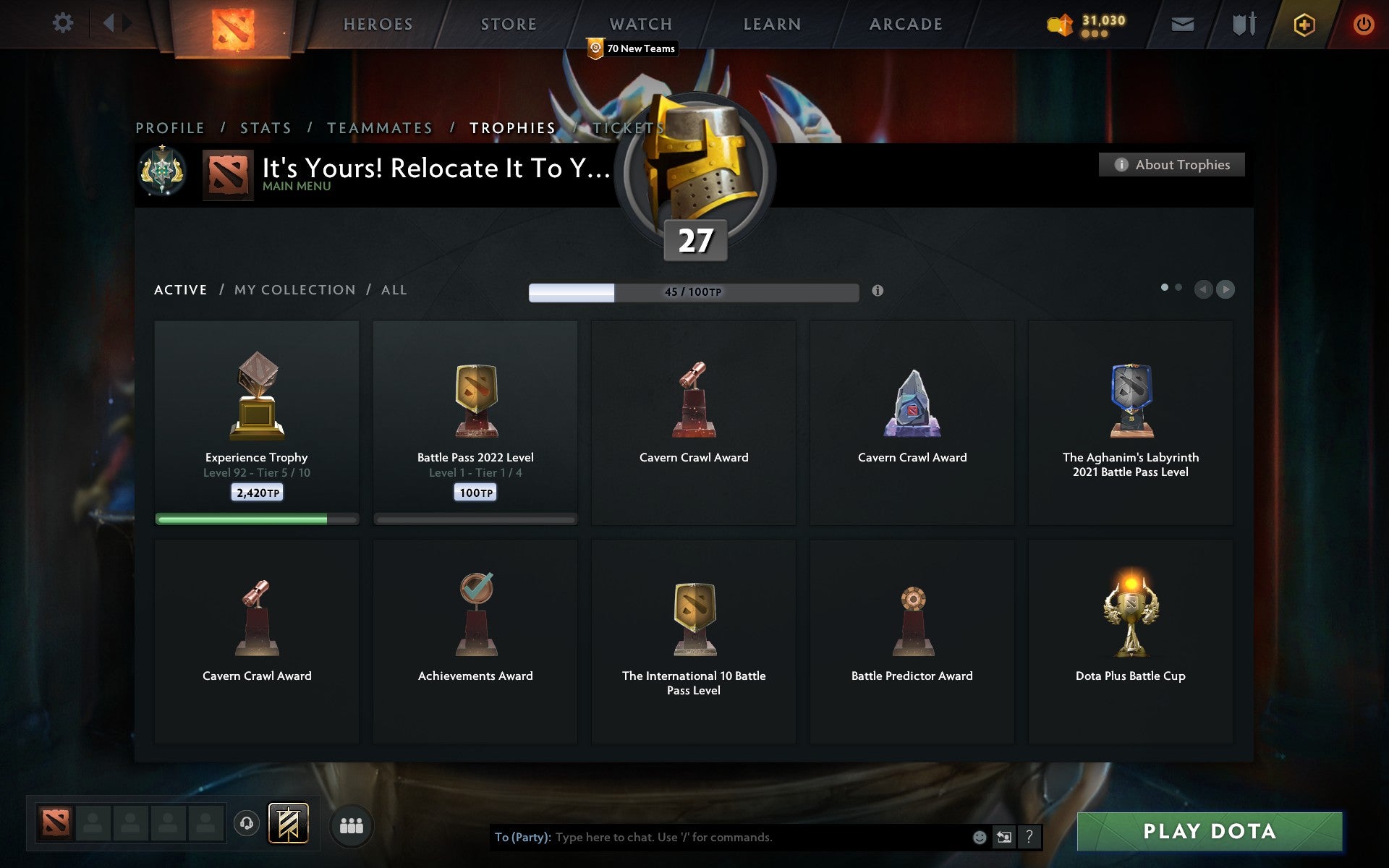The height and width of the screenshot is (868, 1389).
Task: Switch to MY COLLECTION filter
Action: pyautogui.click(x=294, y=289)
